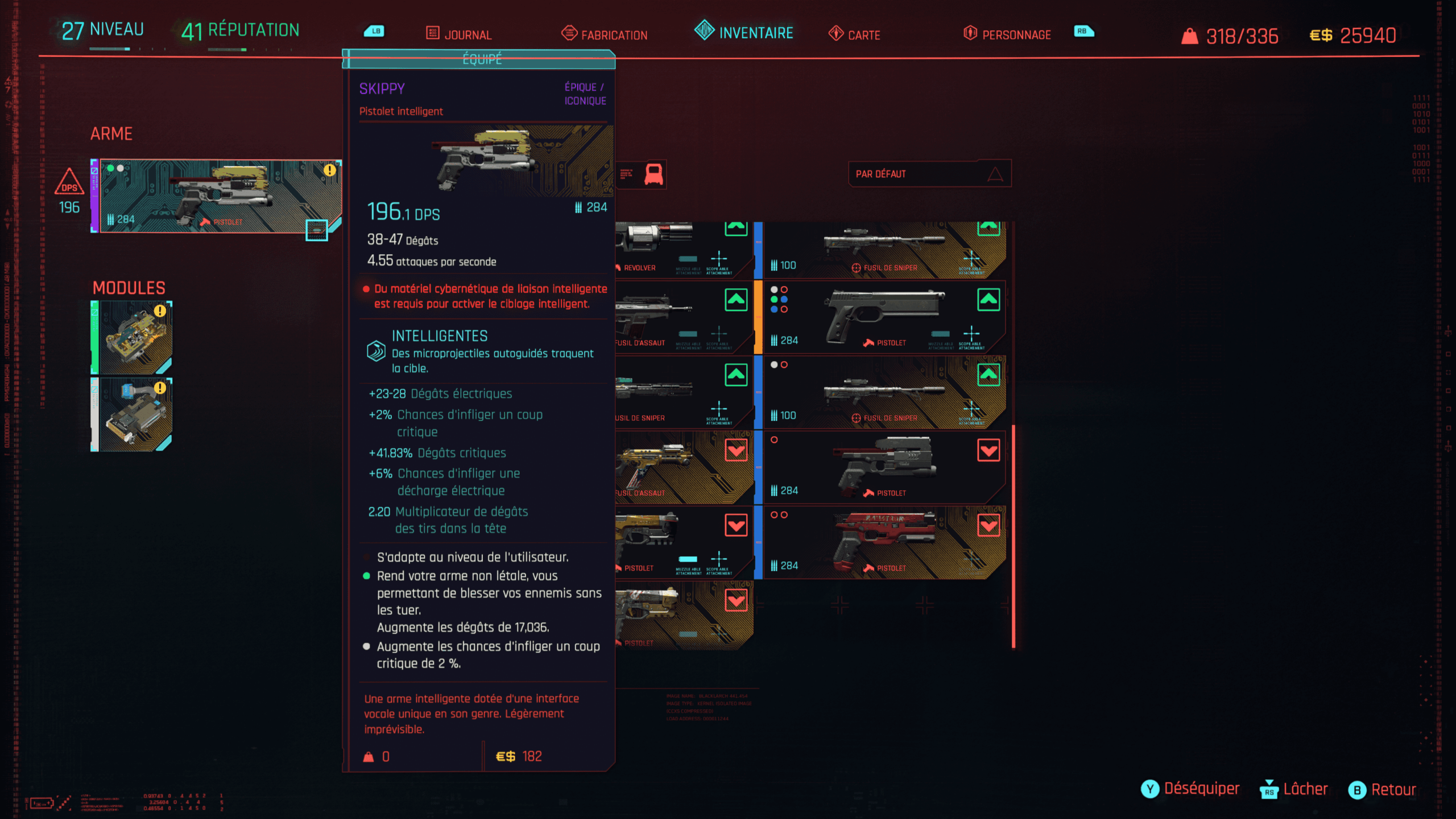The height and width of the screenshot is (819, 1456).
Task: Select the white-bordered weapon module slot
Action: (133, 415)
